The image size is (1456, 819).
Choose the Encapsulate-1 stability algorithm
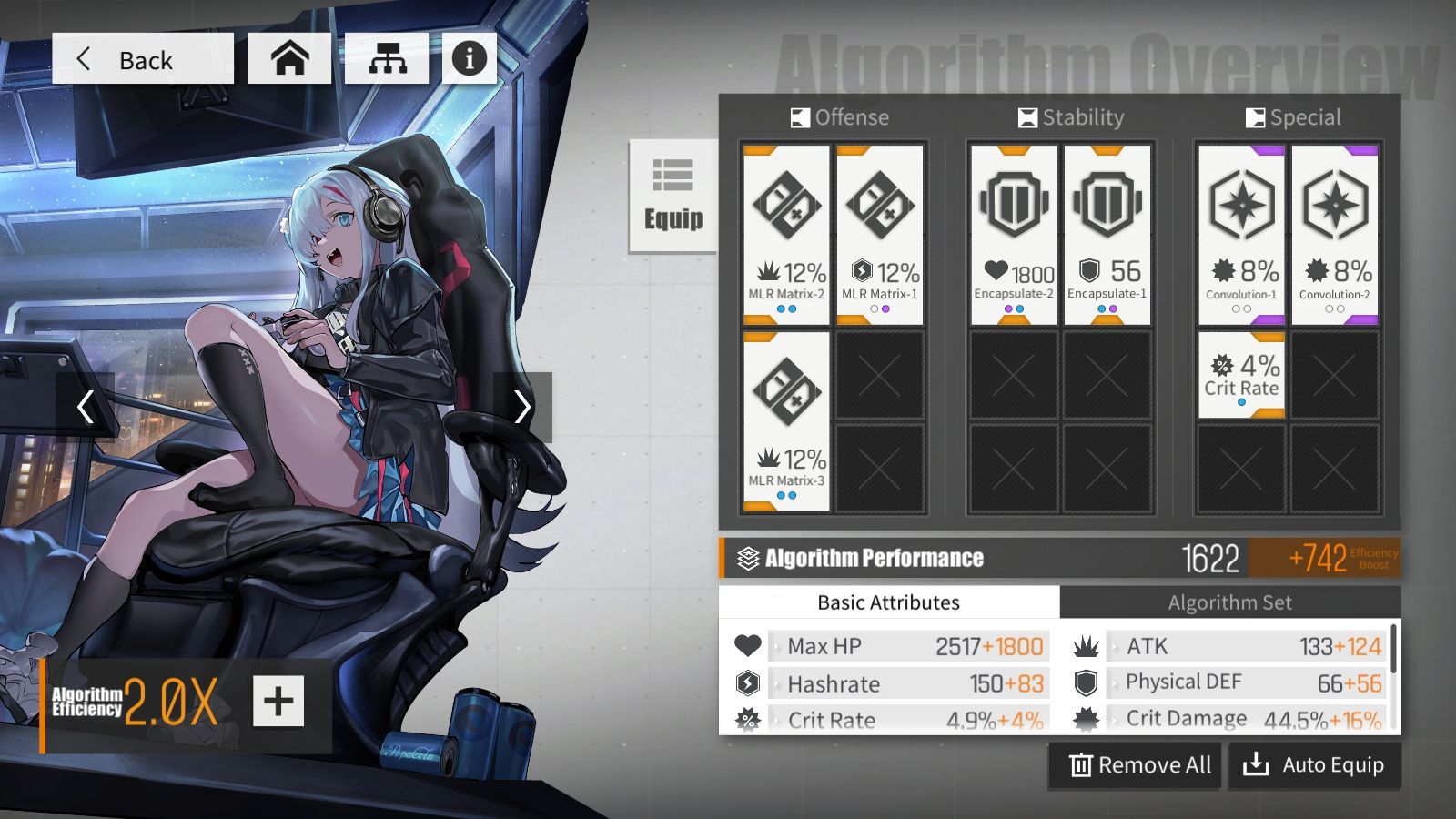tap(1107, 235)
